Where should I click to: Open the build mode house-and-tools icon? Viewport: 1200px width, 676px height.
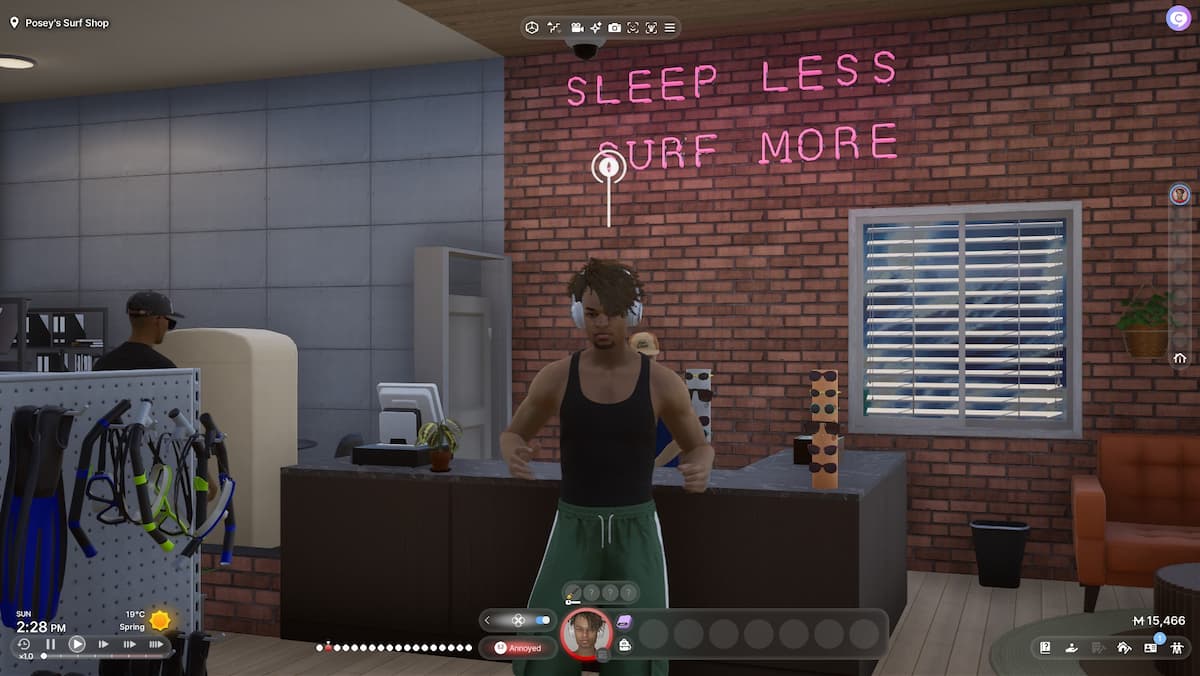pos(1123,648)
